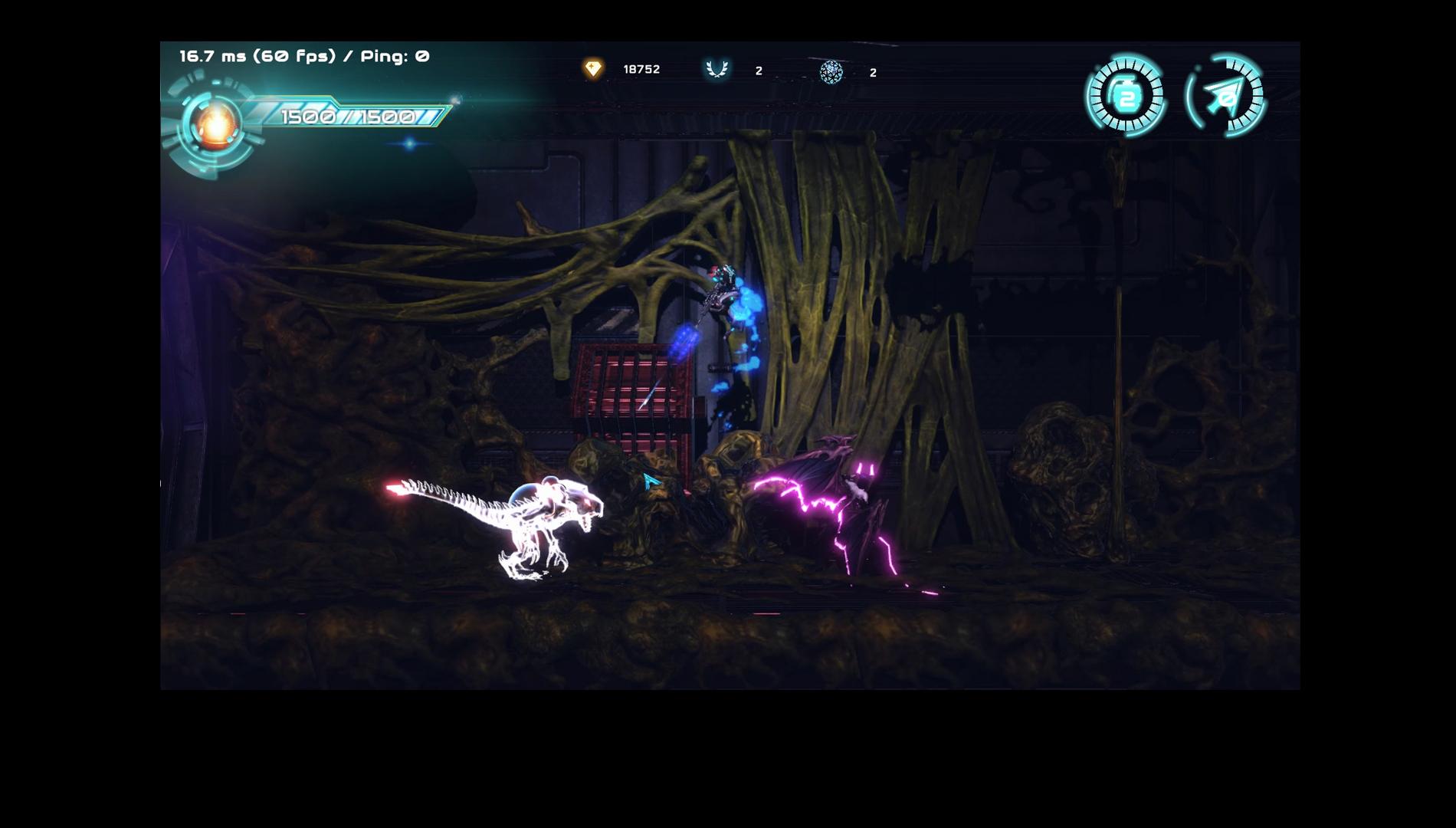Activate the grenade ability icon
Viewport: 1456px width, 828px height.
1126,97
